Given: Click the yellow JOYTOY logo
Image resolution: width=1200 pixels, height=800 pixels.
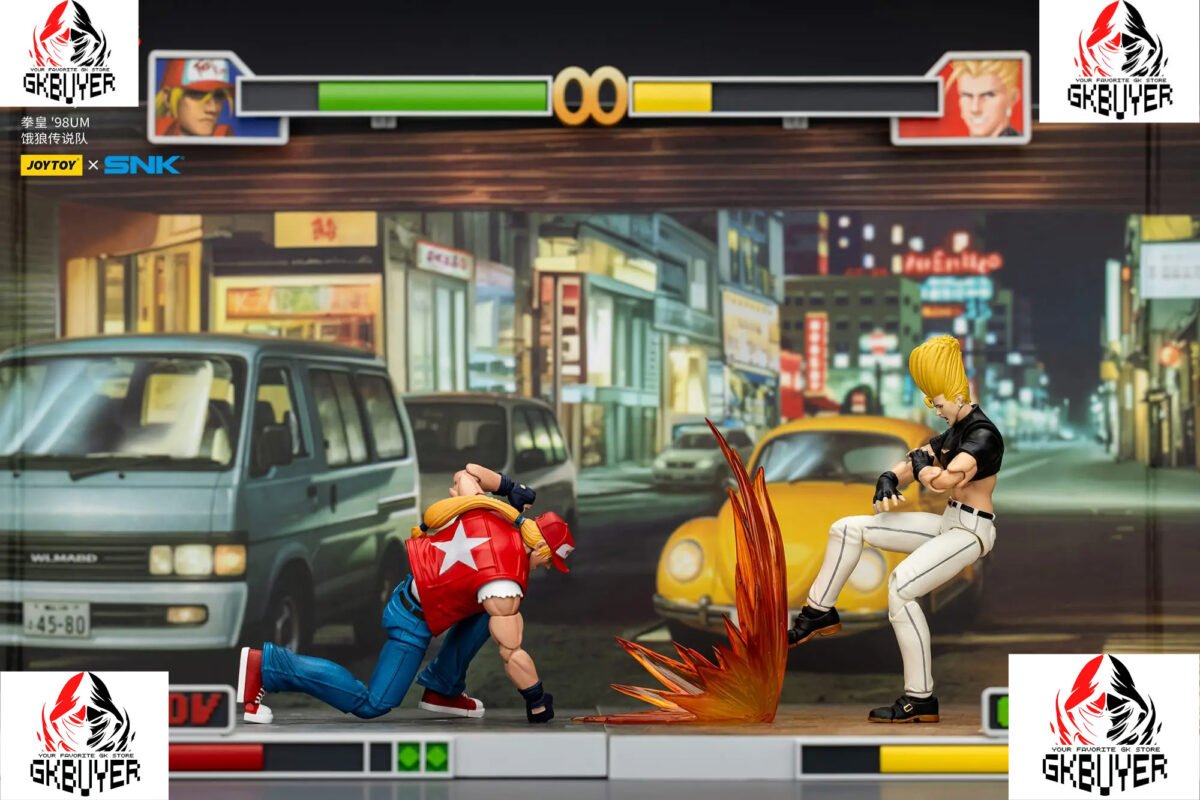Looking at the screenshot, I should tap(51, 165).
